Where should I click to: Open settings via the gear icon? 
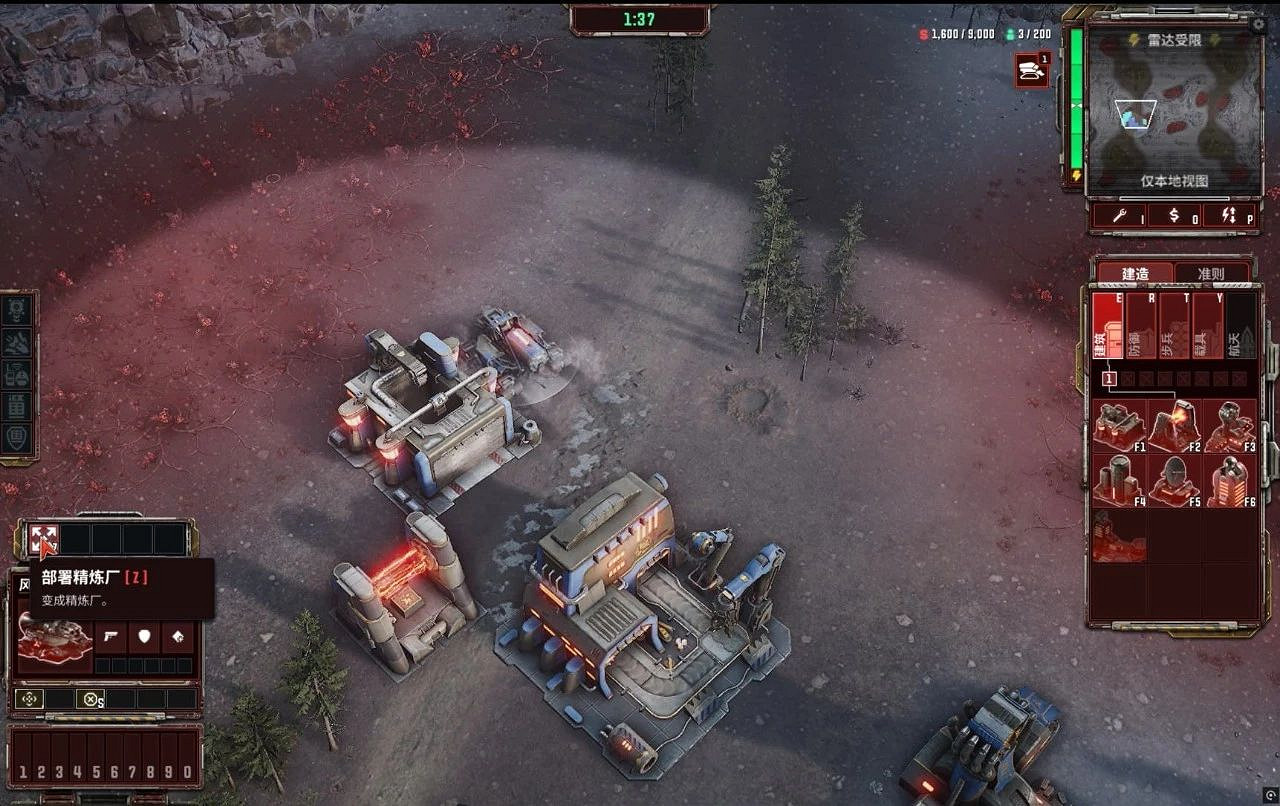1258,23
